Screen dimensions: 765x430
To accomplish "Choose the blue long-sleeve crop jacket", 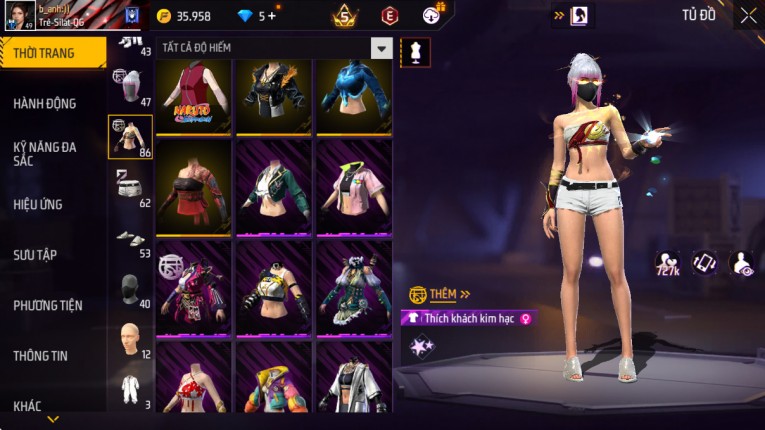I will (x=353, y=96).
